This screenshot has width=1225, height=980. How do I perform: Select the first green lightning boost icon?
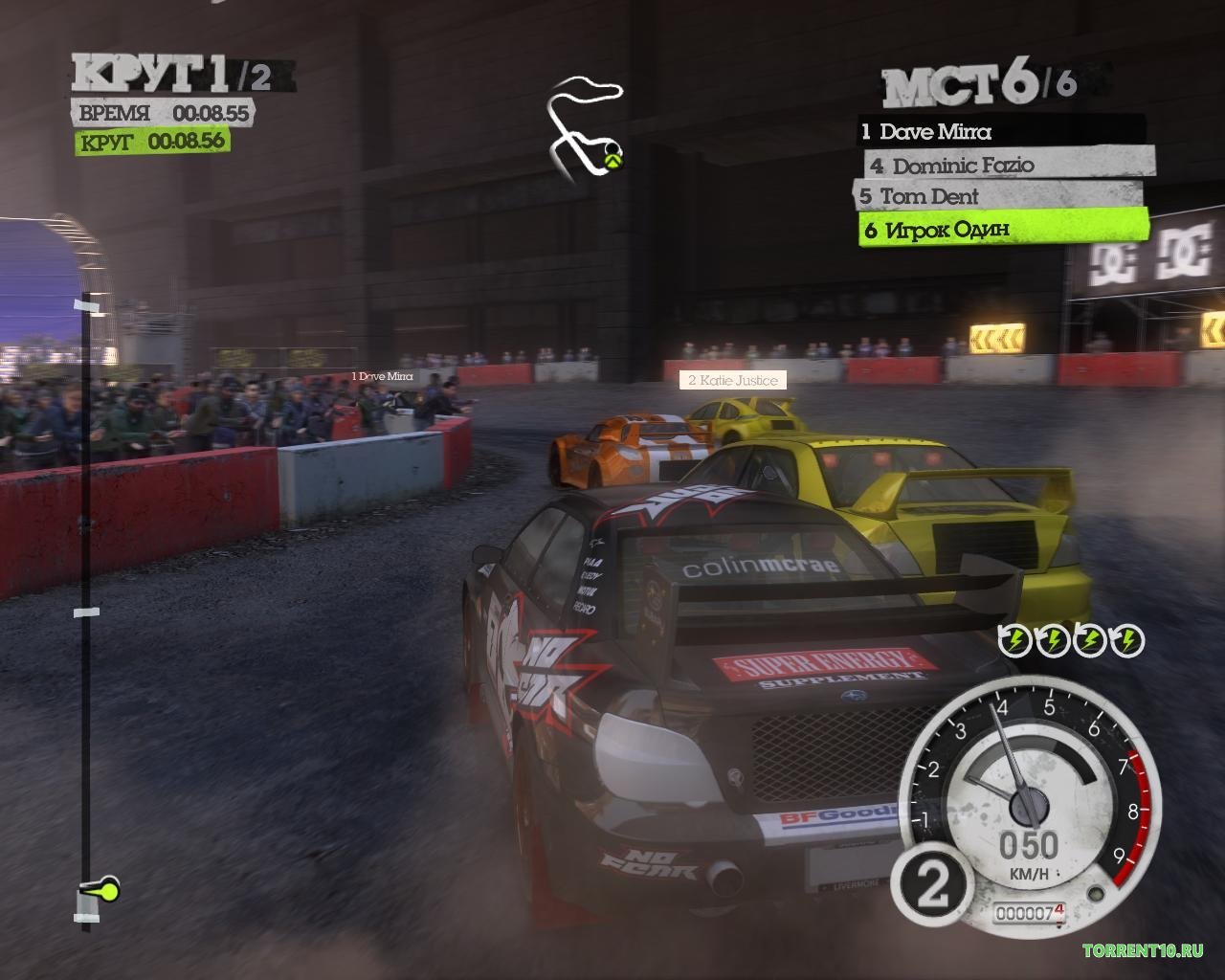pyautogui.click(x=1015, y=641)
